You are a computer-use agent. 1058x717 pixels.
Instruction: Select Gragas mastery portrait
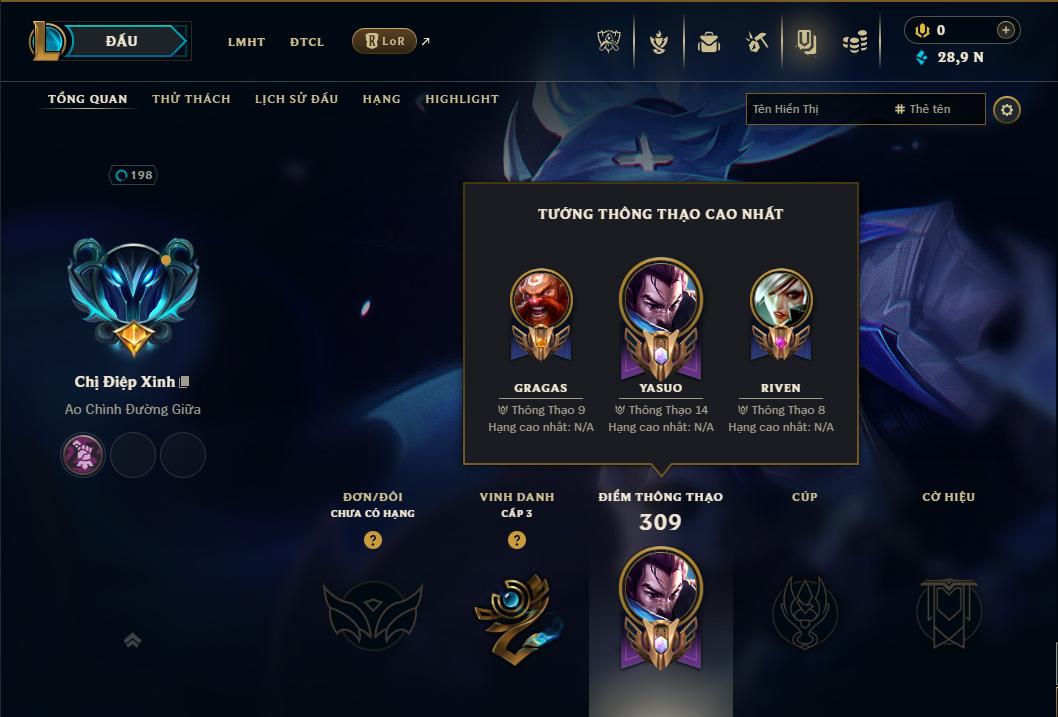point(541,300)
